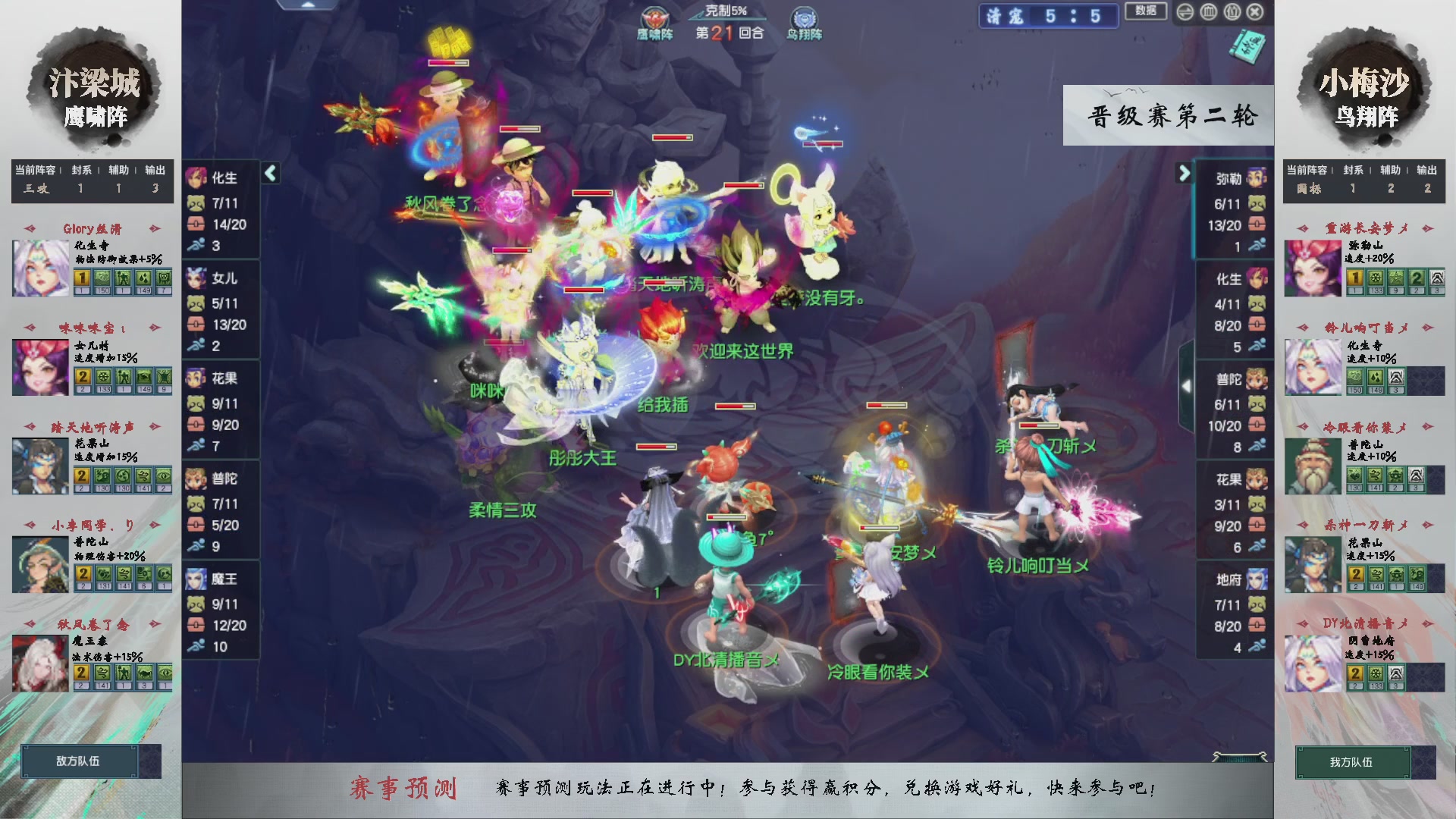
Task: Click the seal-count face icon in the 花果 row
Action: coord(198,405)
